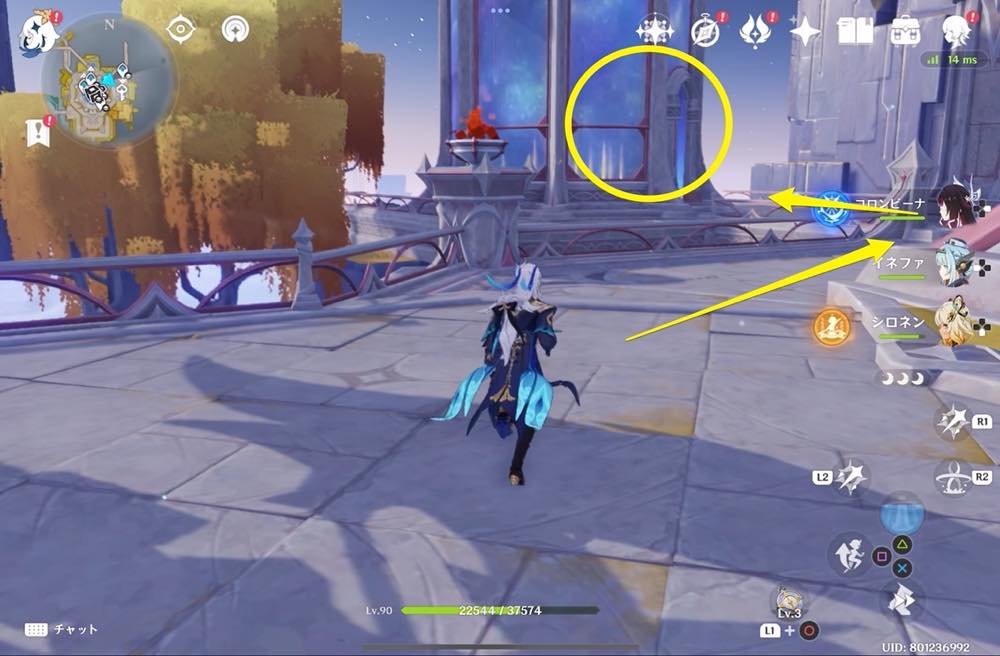Screen dimensions: 1000x656
Task: Use the blue water orb button
Action: tap(902, 516)
